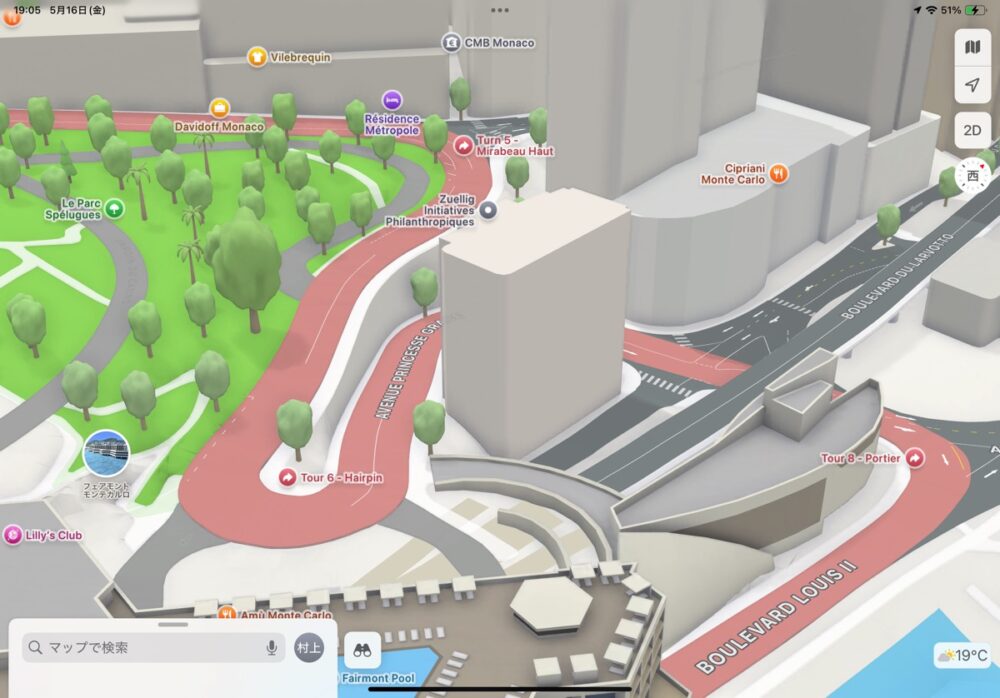
Task: Open the Fairmont Monte Carlo photo marker
Action: [x=106, y=454]
